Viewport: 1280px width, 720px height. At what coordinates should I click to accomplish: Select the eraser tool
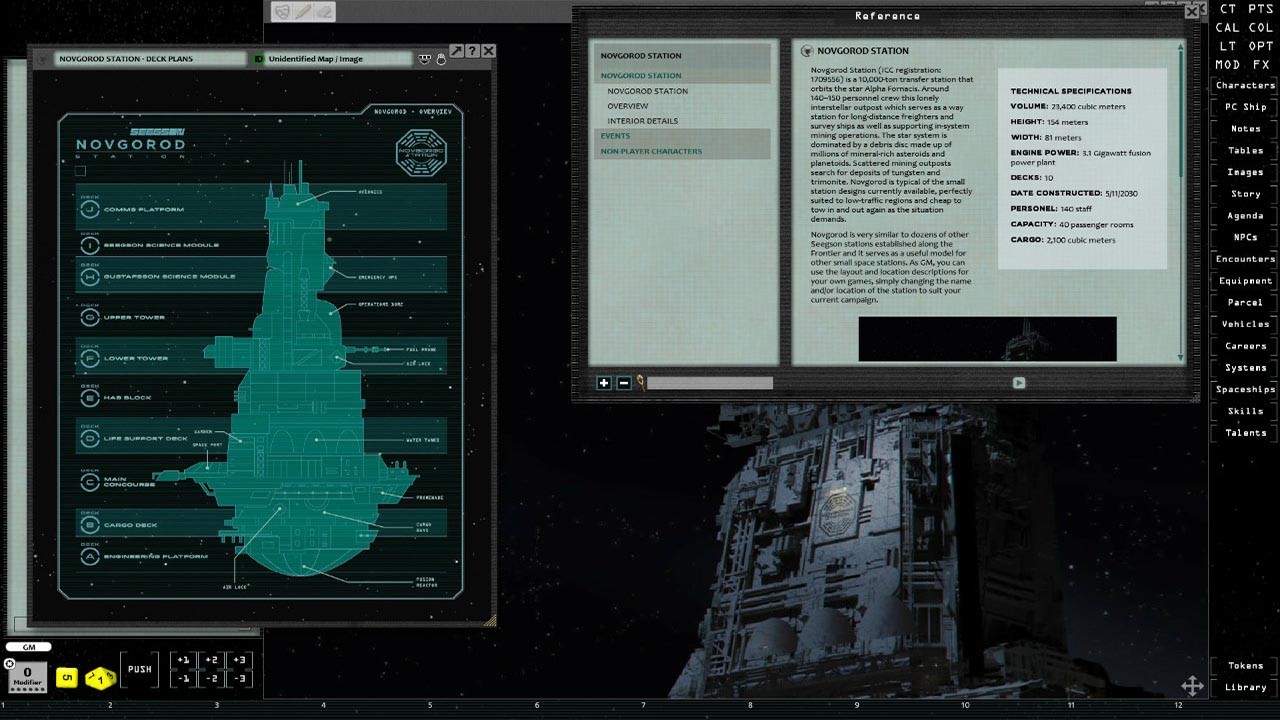click(x=323, y=11)
